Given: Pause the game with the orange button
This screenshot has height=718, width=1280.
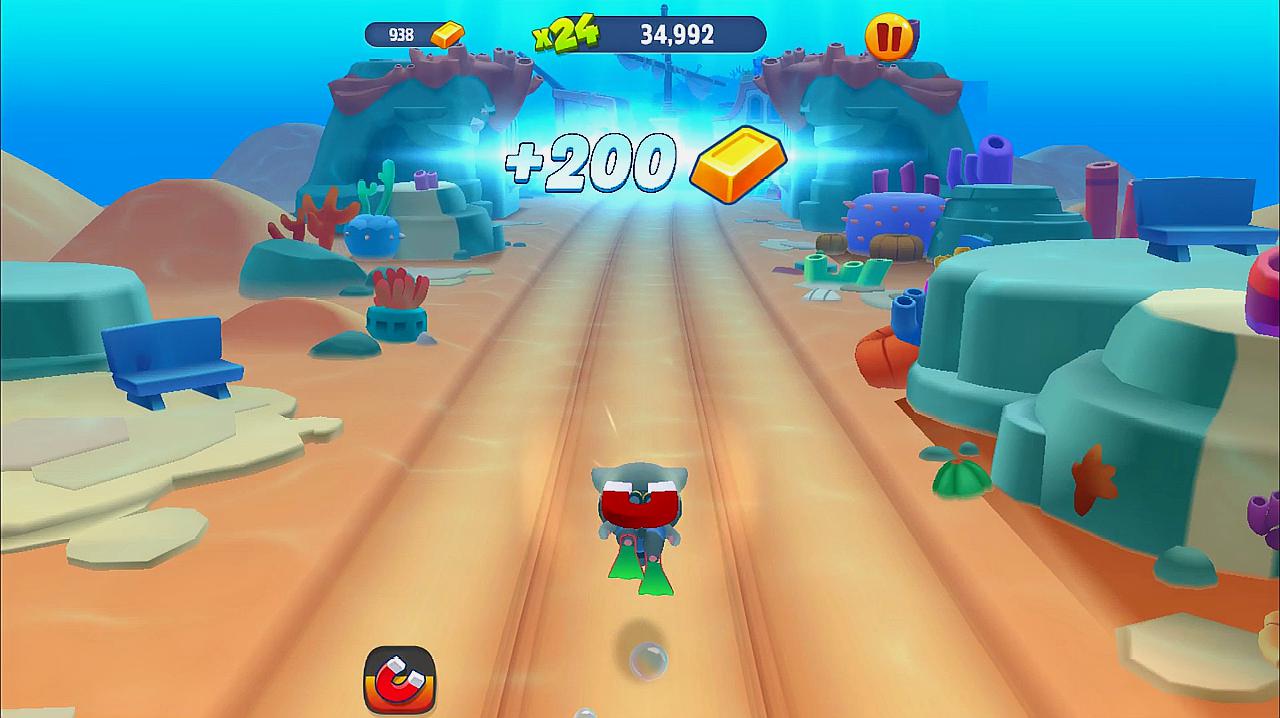Looking at the screenshot, I should tap(889, 37).
